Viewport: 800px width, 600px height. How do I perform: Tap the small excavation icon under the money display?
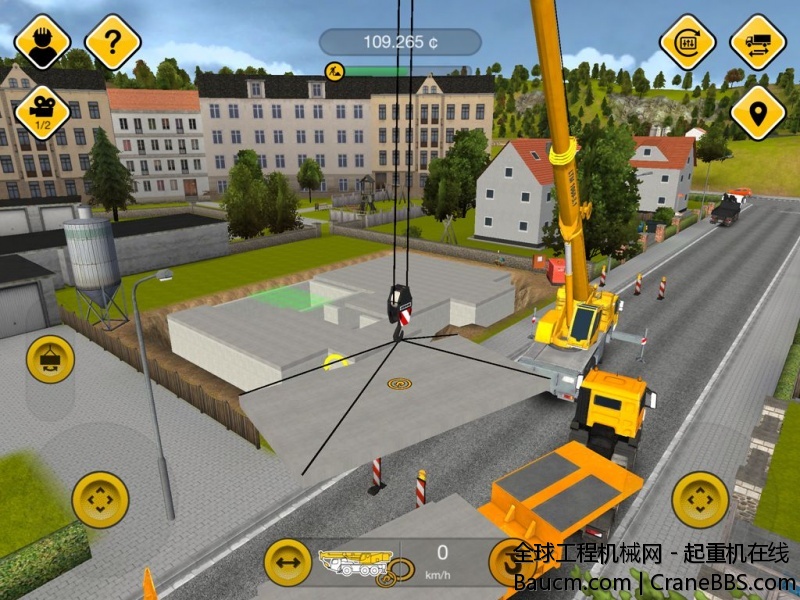(x=334, y=71)
